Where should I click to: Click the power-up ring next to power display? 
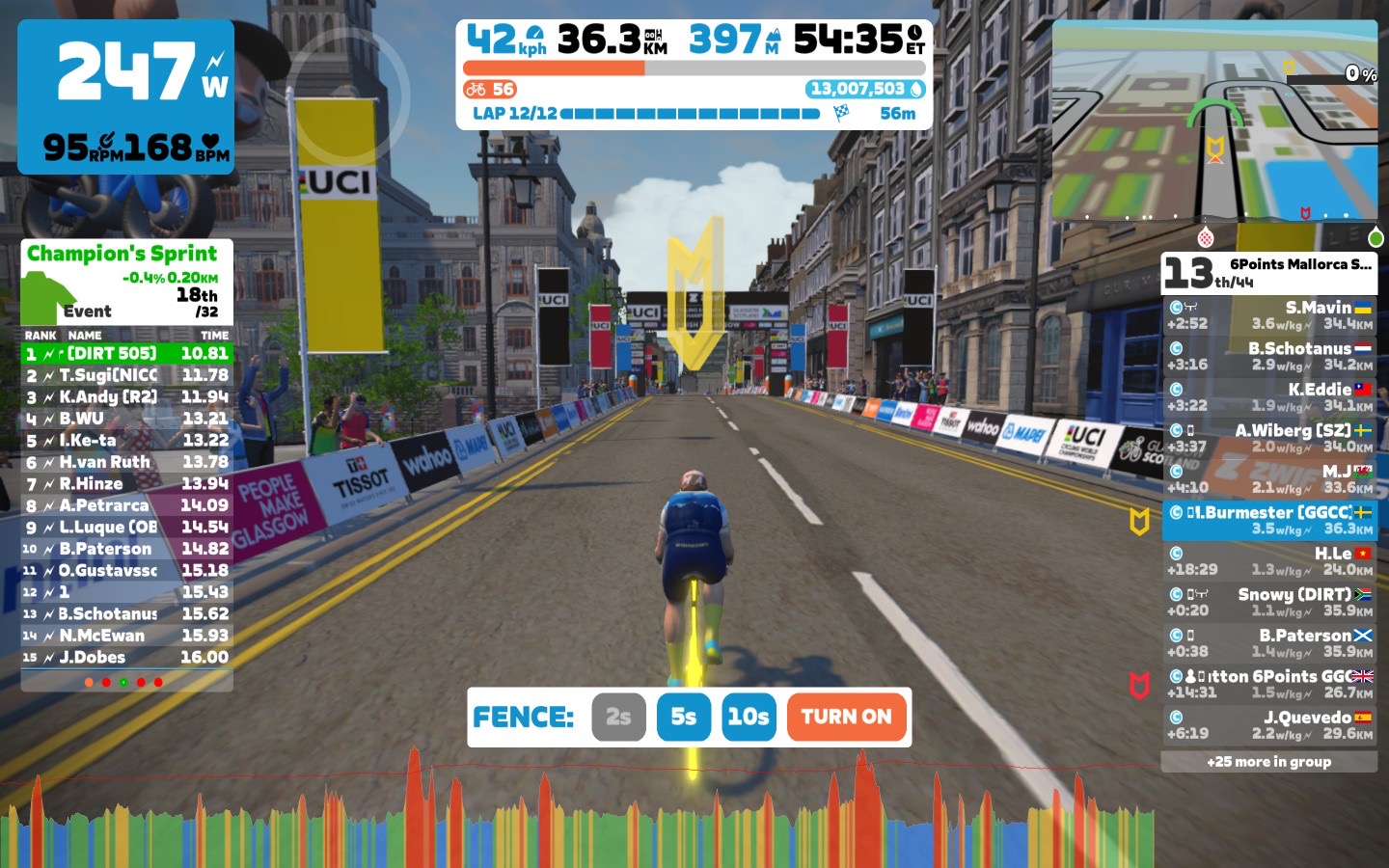348,95
